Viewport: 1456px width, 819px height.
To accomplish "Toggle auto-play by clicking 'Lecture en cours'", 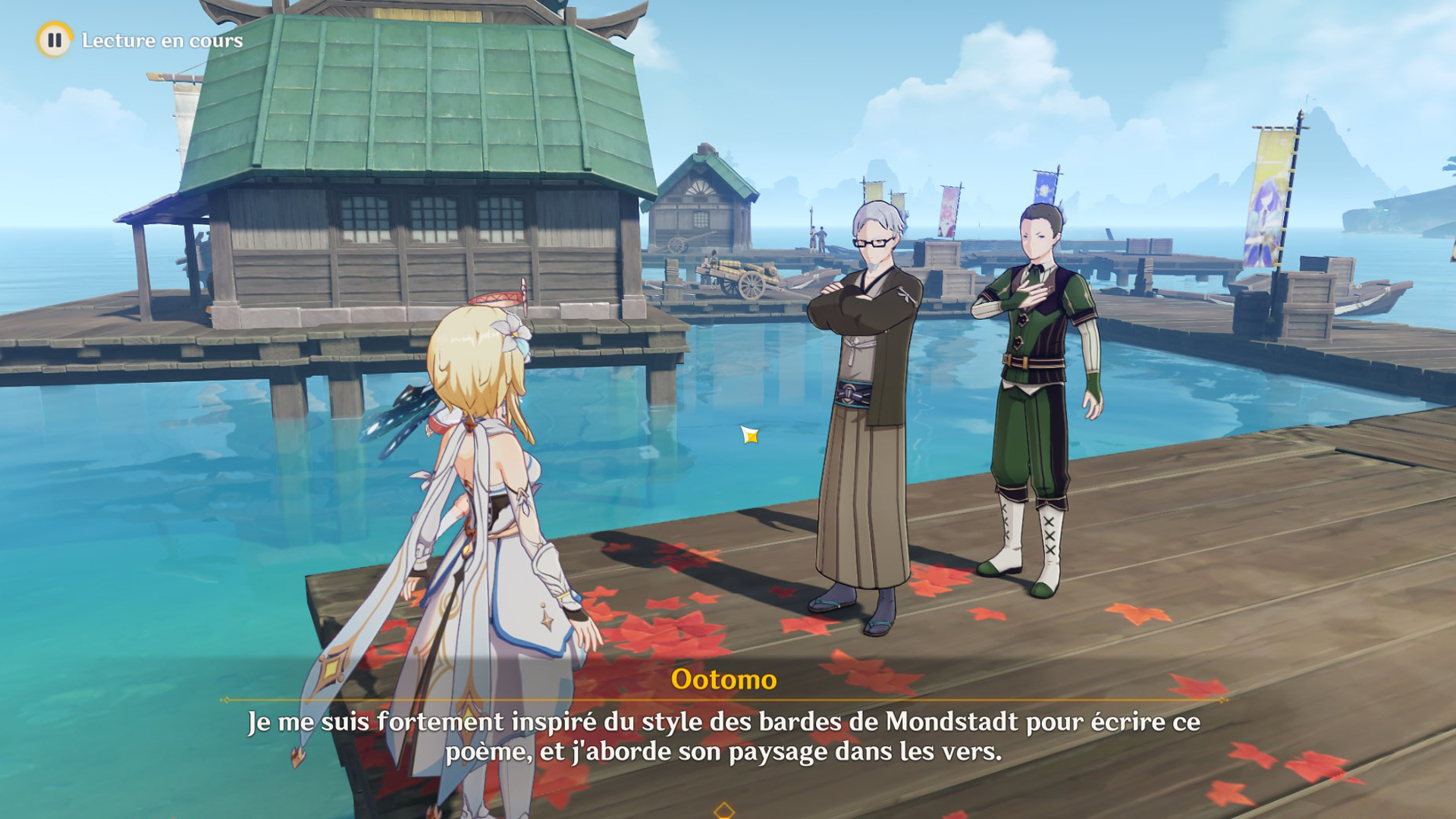I will [x=162, y=41].
